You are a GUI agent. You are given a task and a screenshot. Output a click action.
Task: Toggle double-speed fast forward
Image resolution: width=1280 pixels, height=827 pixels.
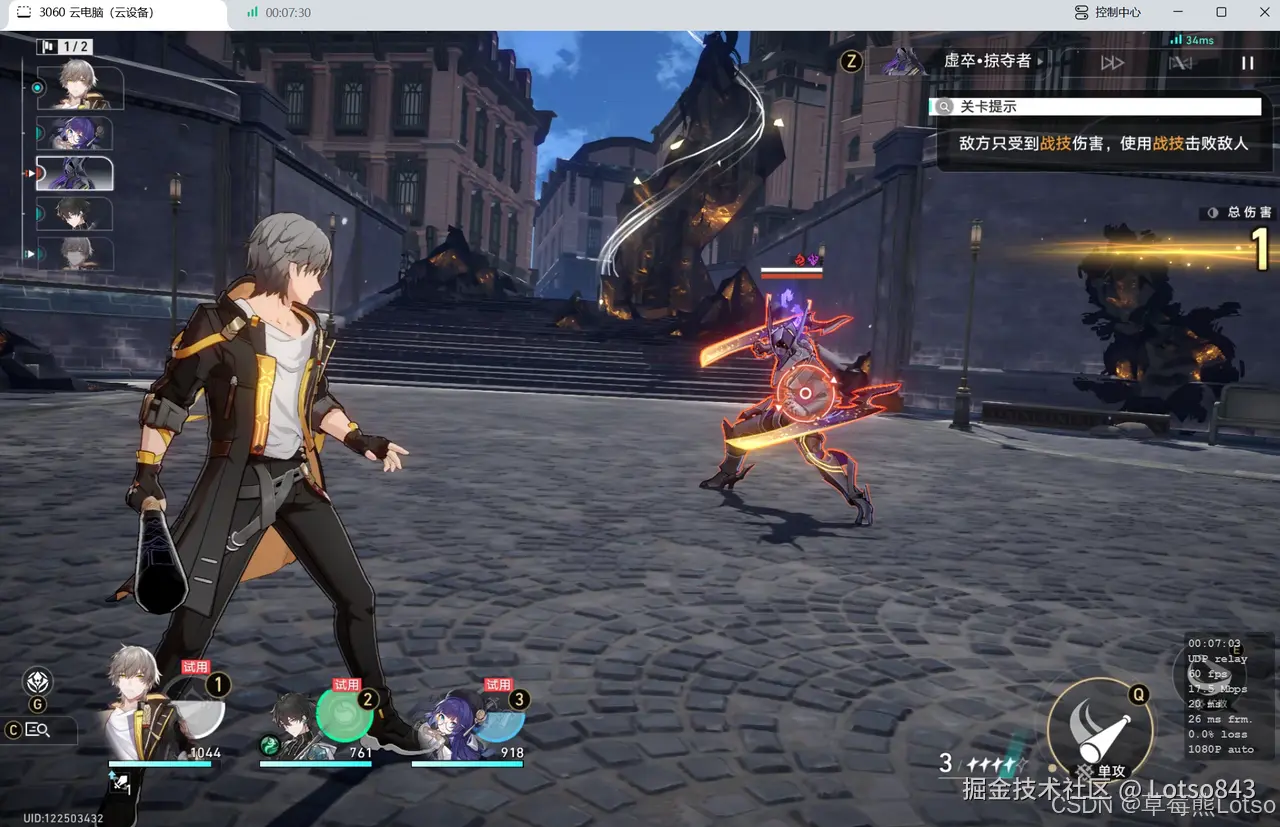(1112, 63)
